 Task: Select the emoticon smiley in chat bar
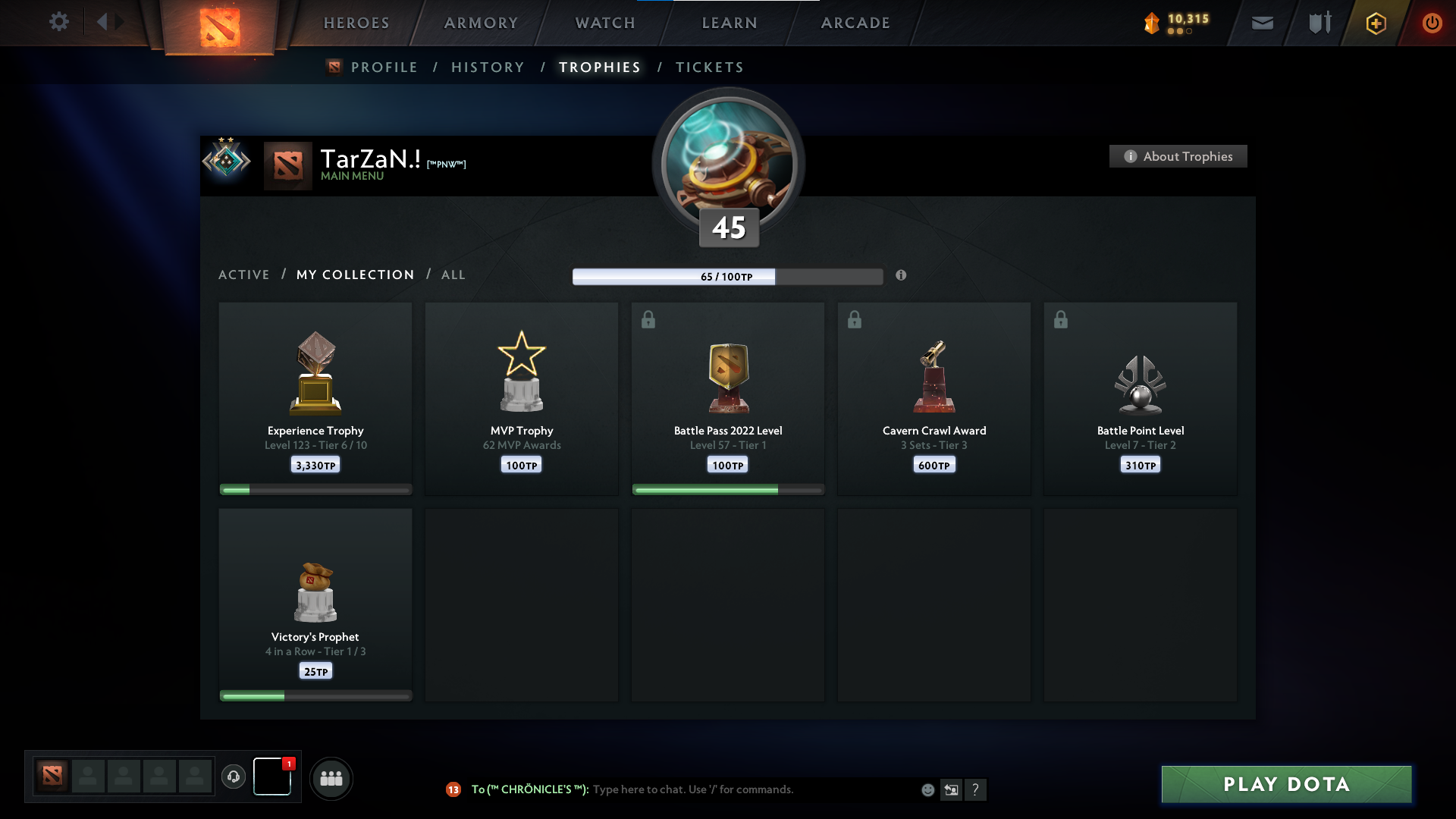coord(928,789)
